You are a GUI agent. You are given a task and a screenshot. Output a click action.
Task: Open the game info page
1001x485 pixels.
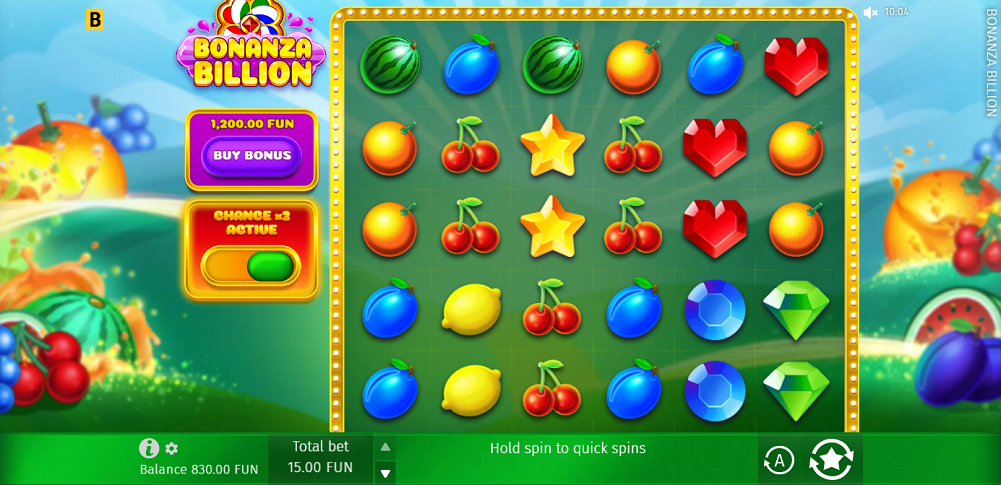point(149,448)
